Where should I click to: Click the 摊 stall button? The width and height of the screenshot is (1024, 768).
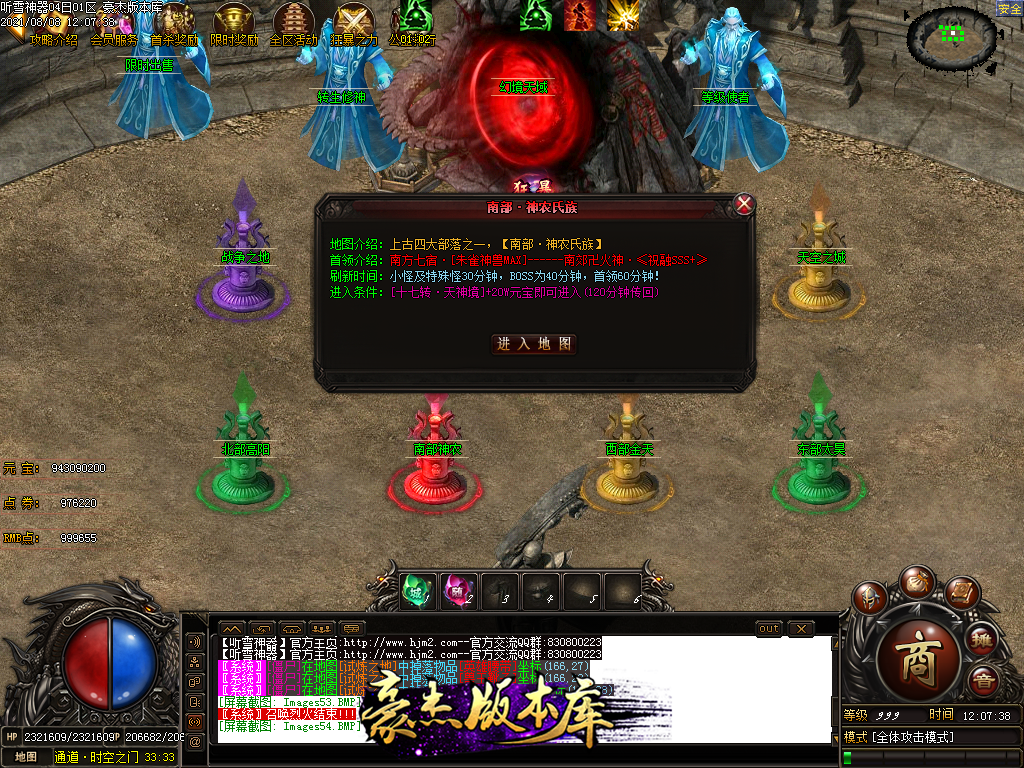tap(982, 639)
